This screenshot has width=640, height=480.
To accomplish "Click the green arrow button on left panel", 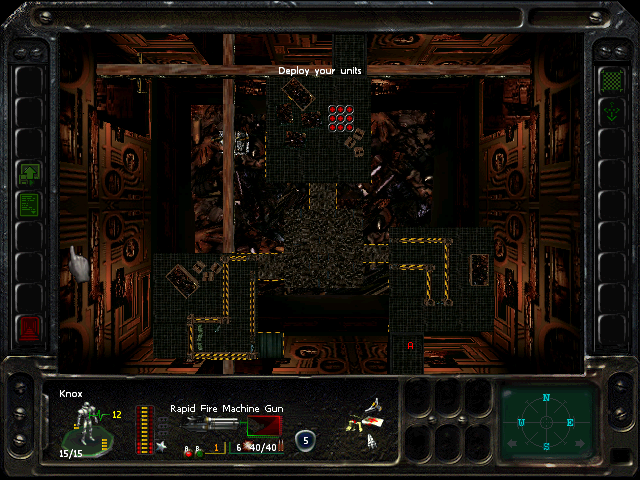I will pos(30,172).
